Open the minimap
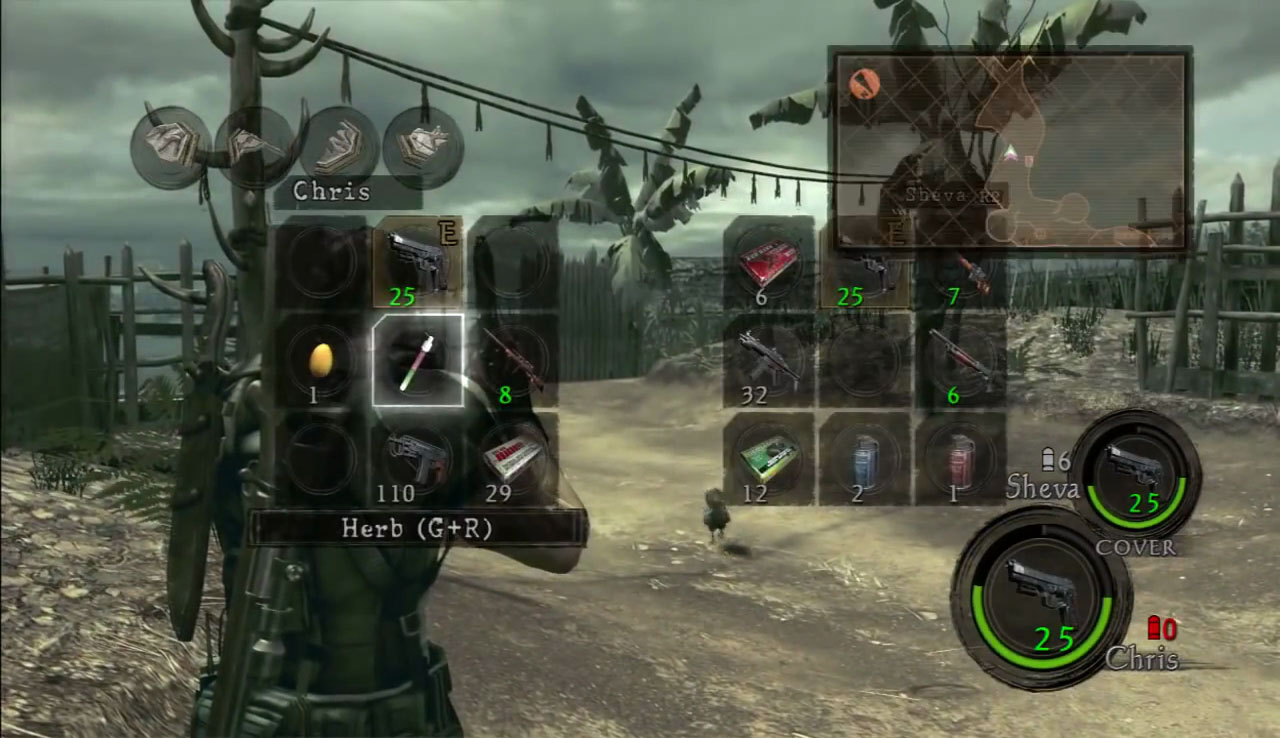This screenshot has width=1280, height=738. point(1010,150)
